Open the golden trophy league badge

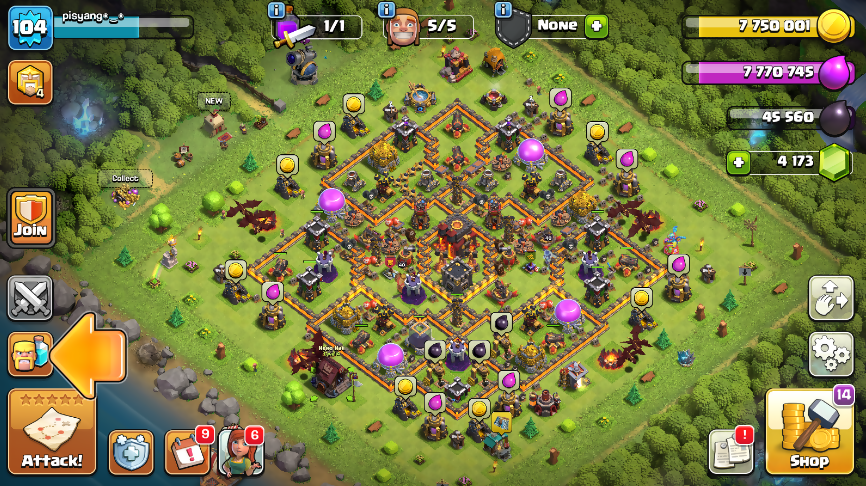coord(29,82)
